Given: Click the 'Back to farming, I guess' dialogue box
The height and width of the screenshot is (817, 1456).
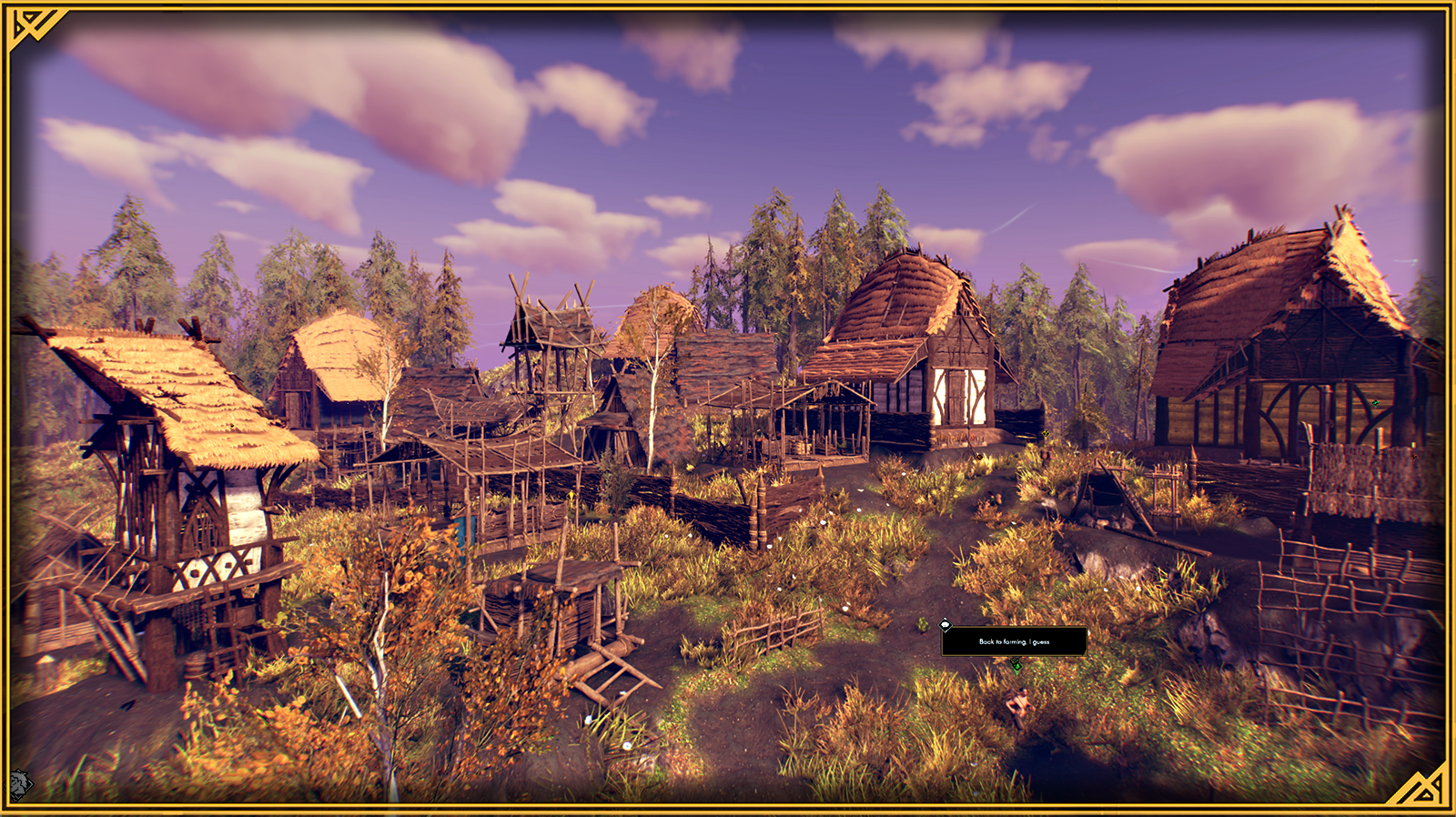Looking at the screenshot, I should 1013,641.
